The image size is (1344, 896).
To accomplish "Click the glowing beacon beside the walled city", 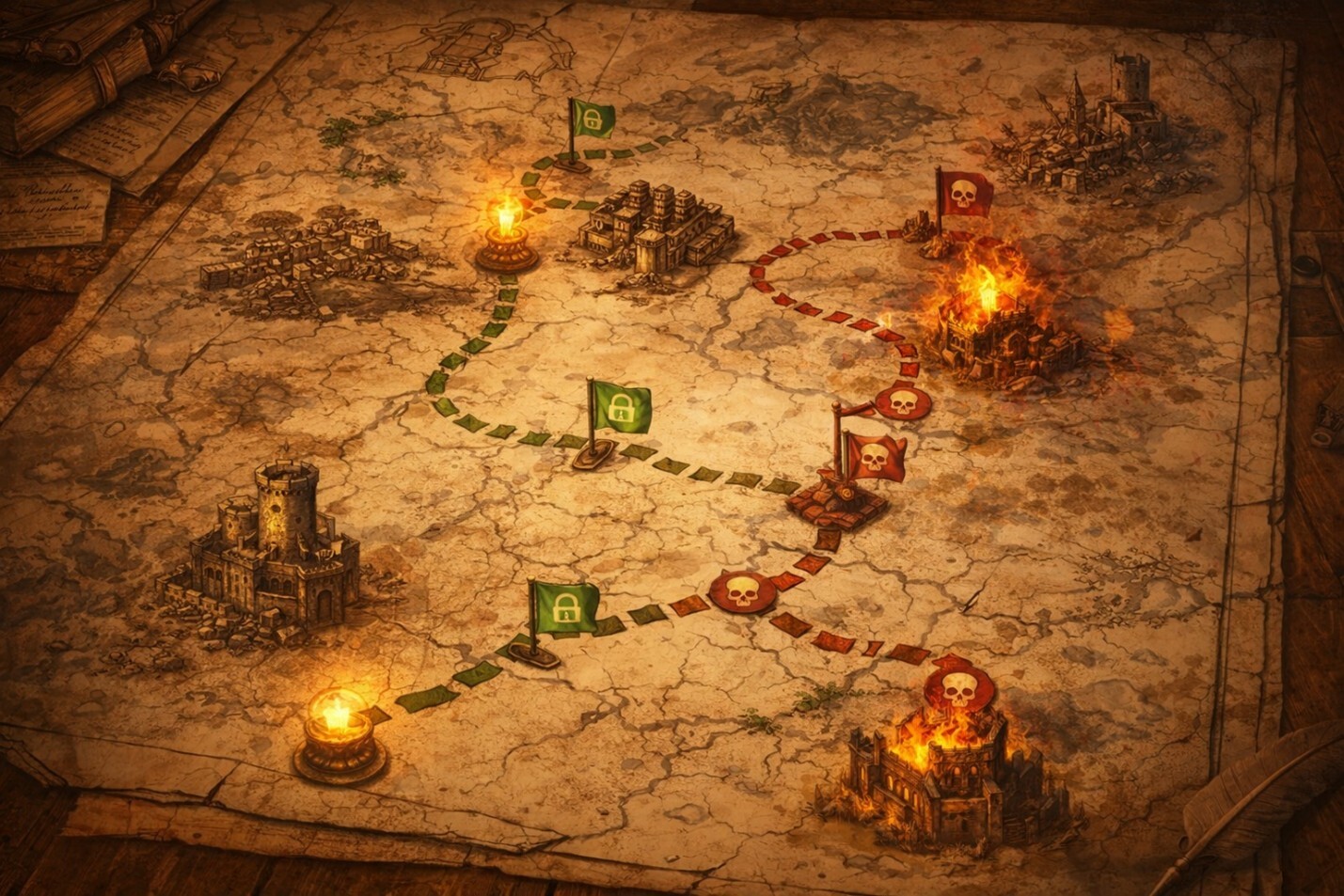I will click(x=506, y=233).
